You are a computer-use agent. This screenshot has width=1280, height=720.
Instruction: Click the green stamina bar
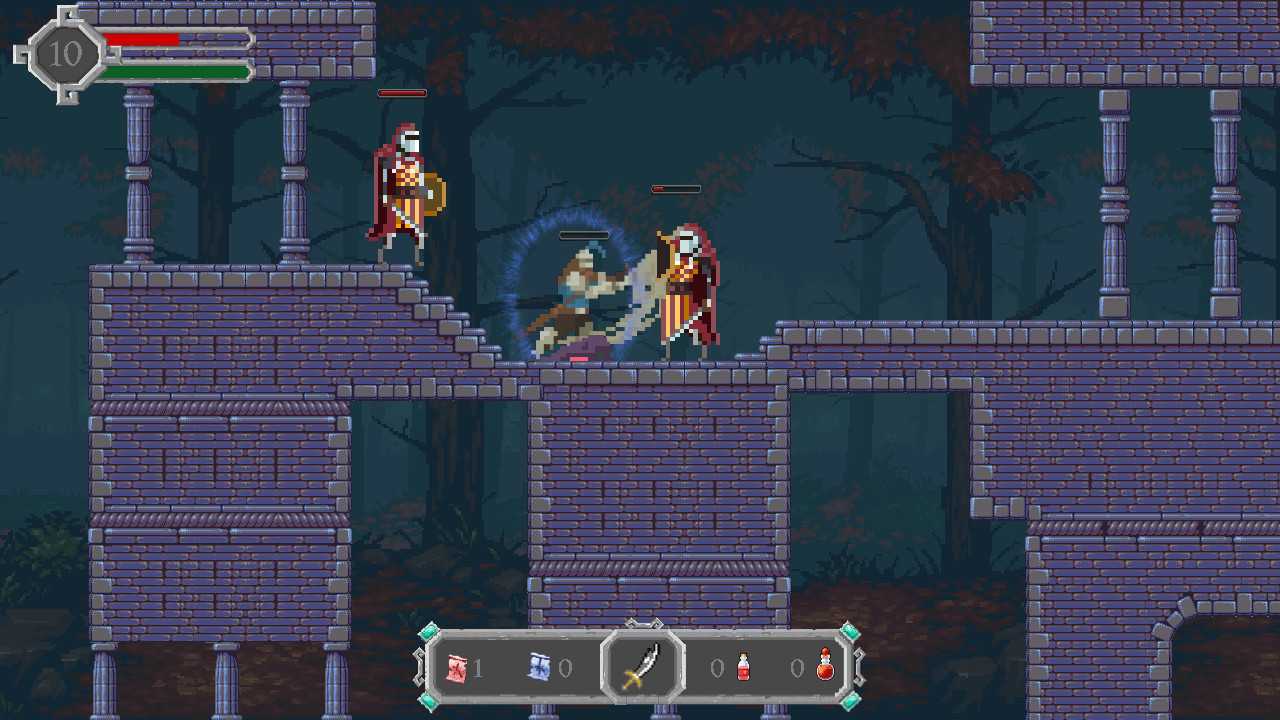[175, 71]
